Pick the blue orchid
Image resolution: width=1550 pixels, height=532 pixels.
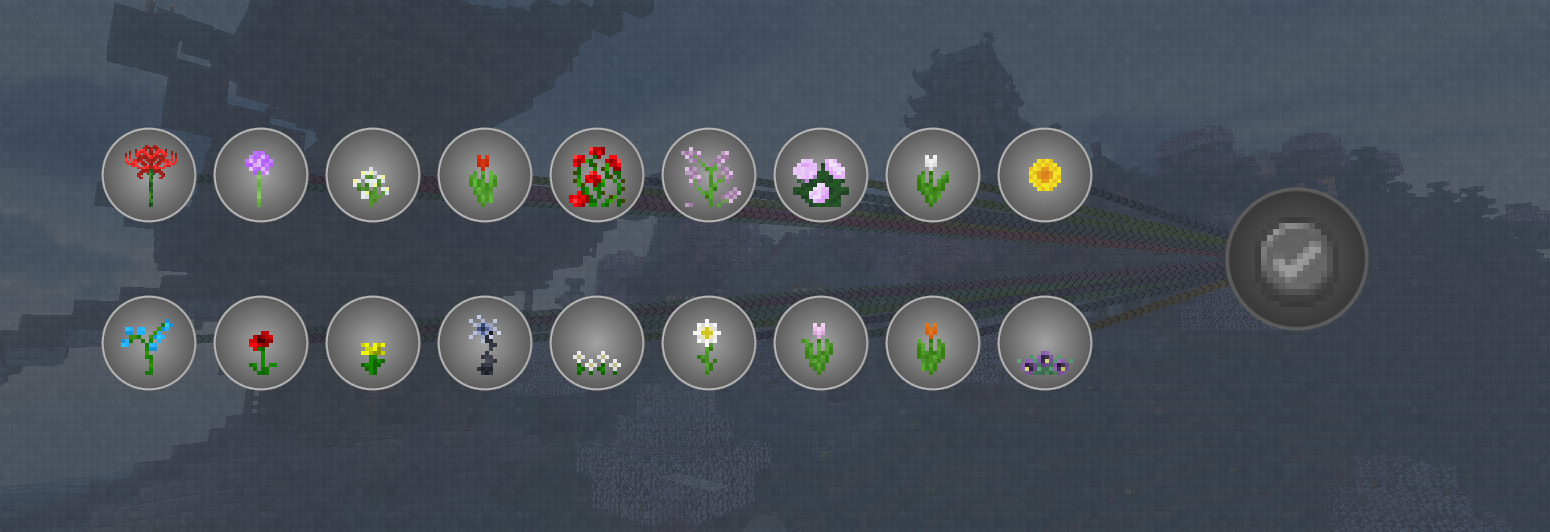tap(149, 343)
